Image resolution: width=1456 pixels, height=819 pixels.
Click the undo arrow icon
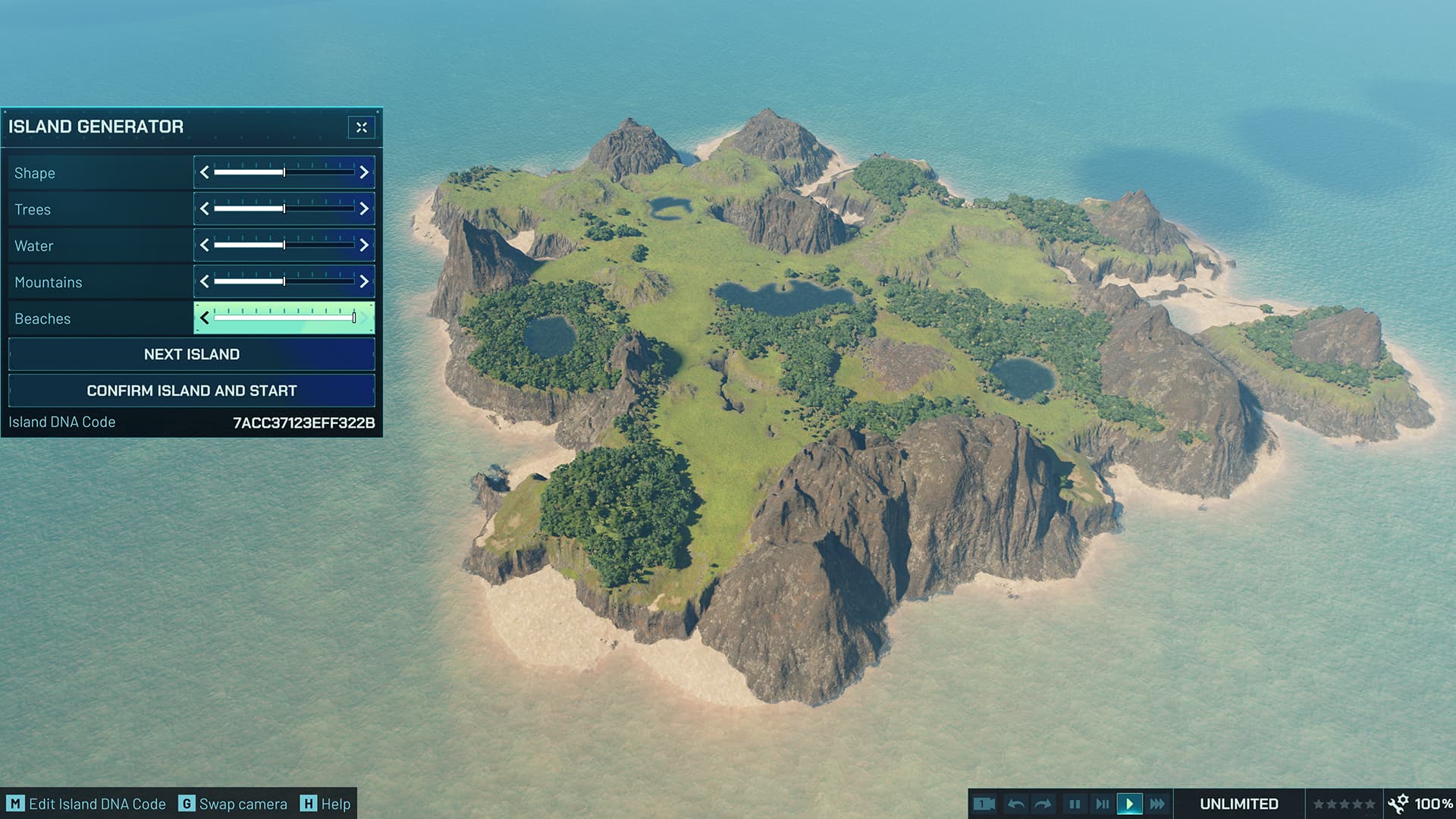1018,804
